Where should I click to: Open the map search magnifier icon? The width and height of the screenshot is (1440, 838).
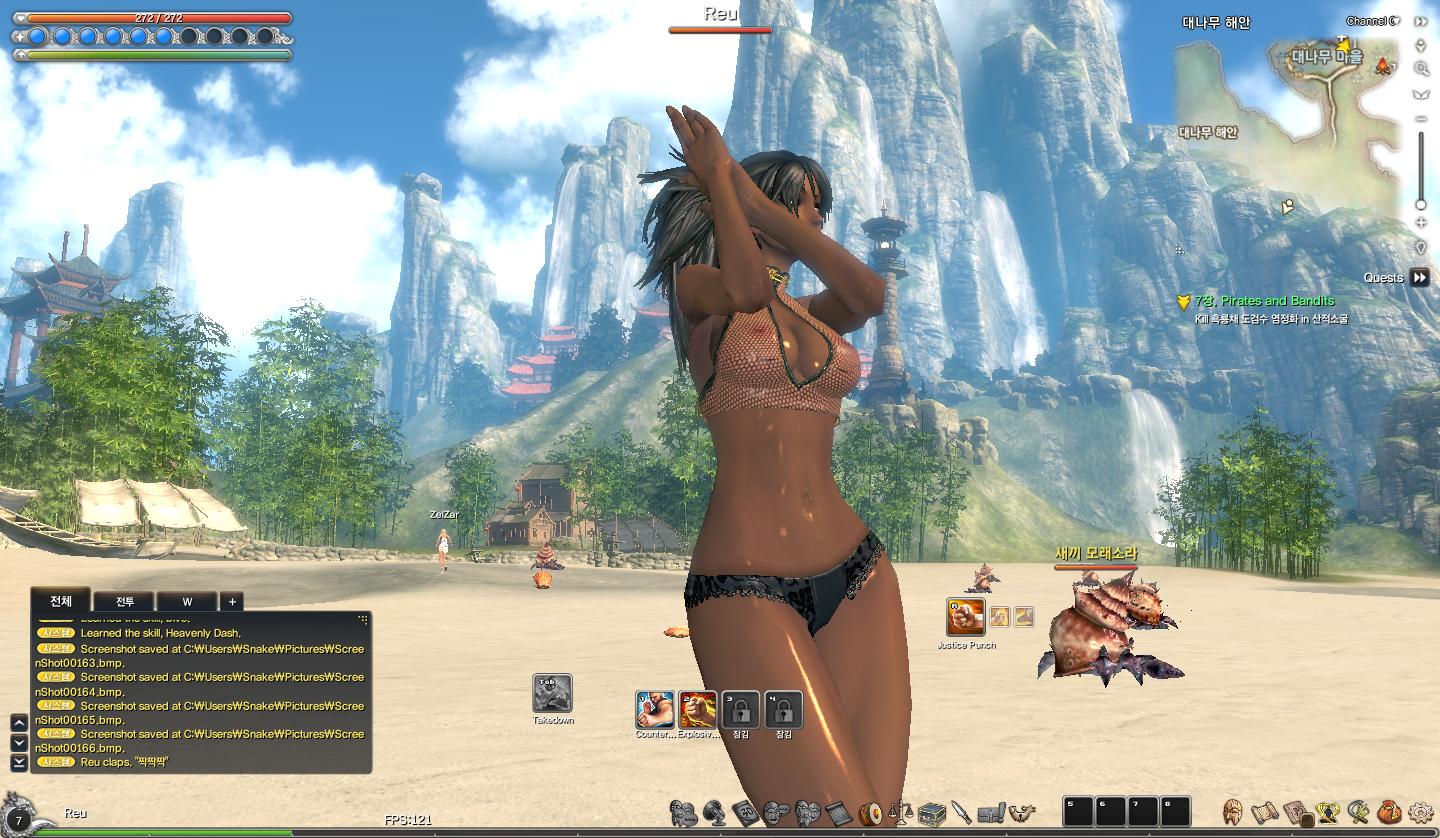click(x=1421, y=69)
